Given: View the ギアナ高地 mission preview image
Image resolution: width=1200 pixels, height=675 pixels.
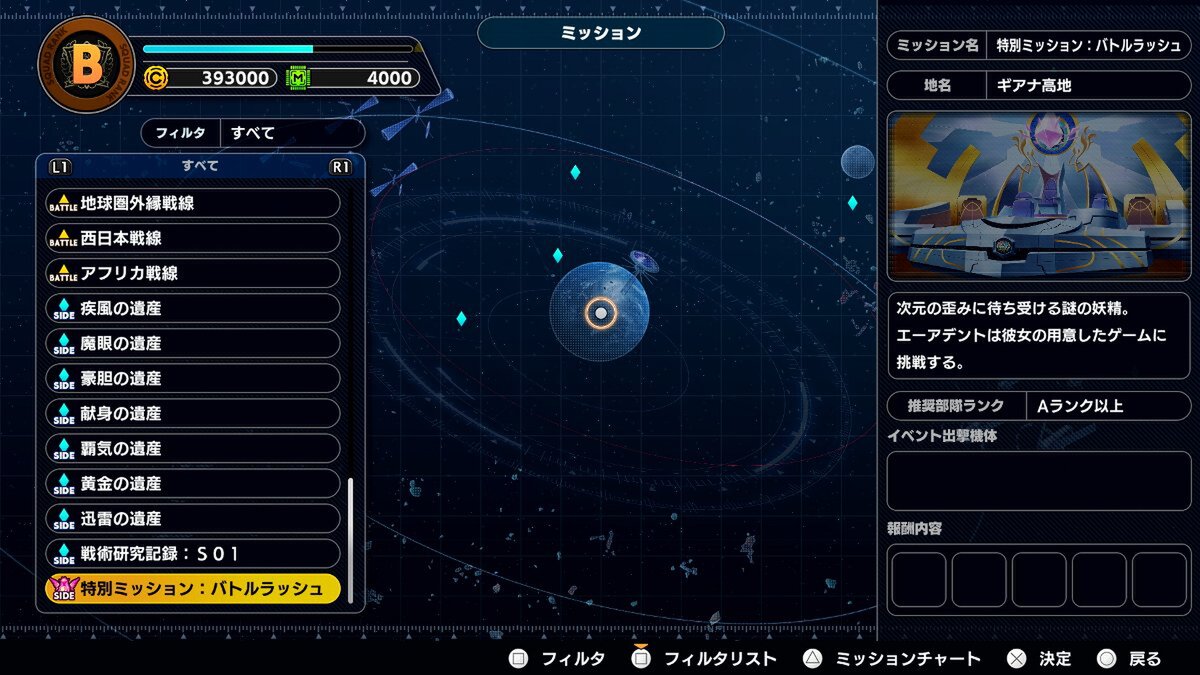Looking at the screenshot, I should [1039, 196].
